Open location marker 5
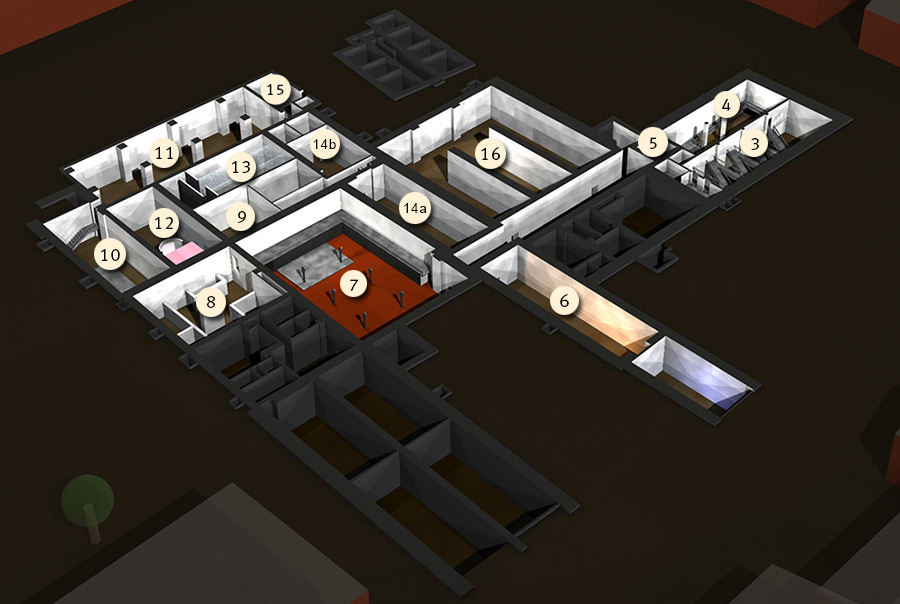The image size is (900, 604). (653, 143)
